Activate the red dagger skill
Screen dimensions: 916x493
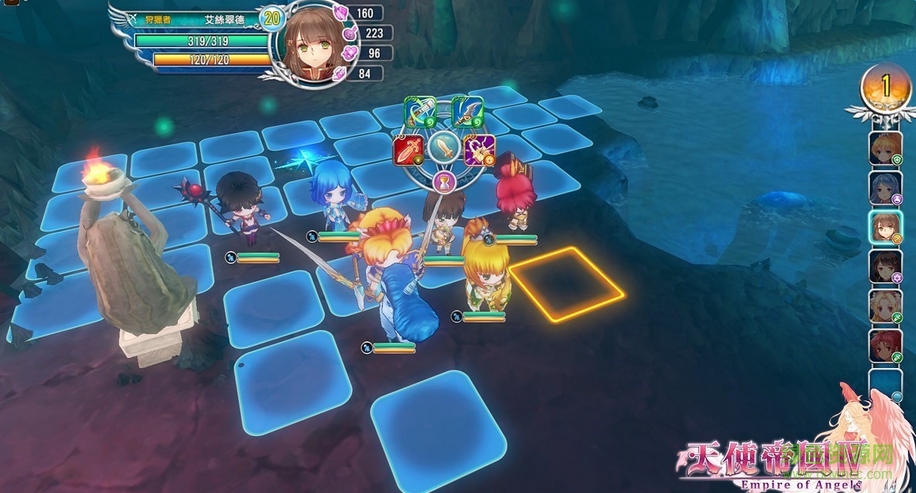tap(408, 150)
